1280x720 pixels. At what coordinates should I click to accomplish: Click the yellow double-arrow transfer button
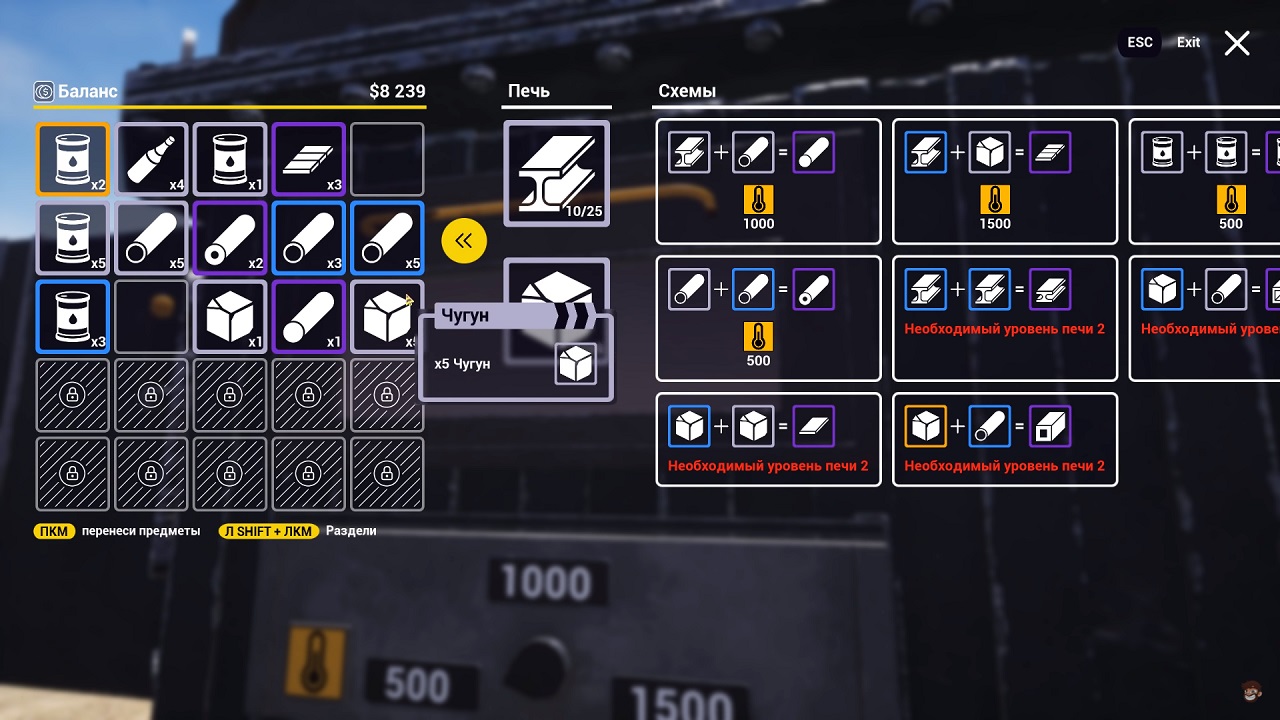tap(464, 241)
